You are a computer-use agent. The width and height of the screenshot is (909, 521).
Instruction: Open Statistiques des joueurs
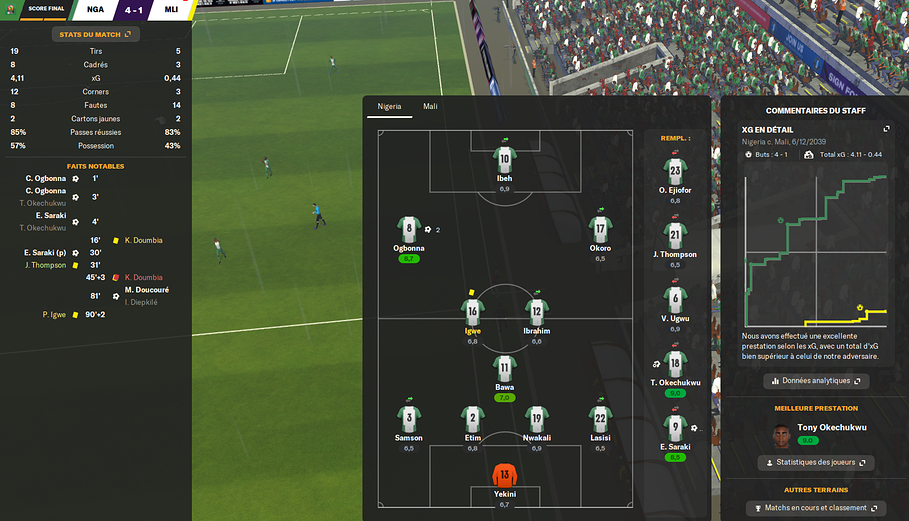tap(815, 463)
